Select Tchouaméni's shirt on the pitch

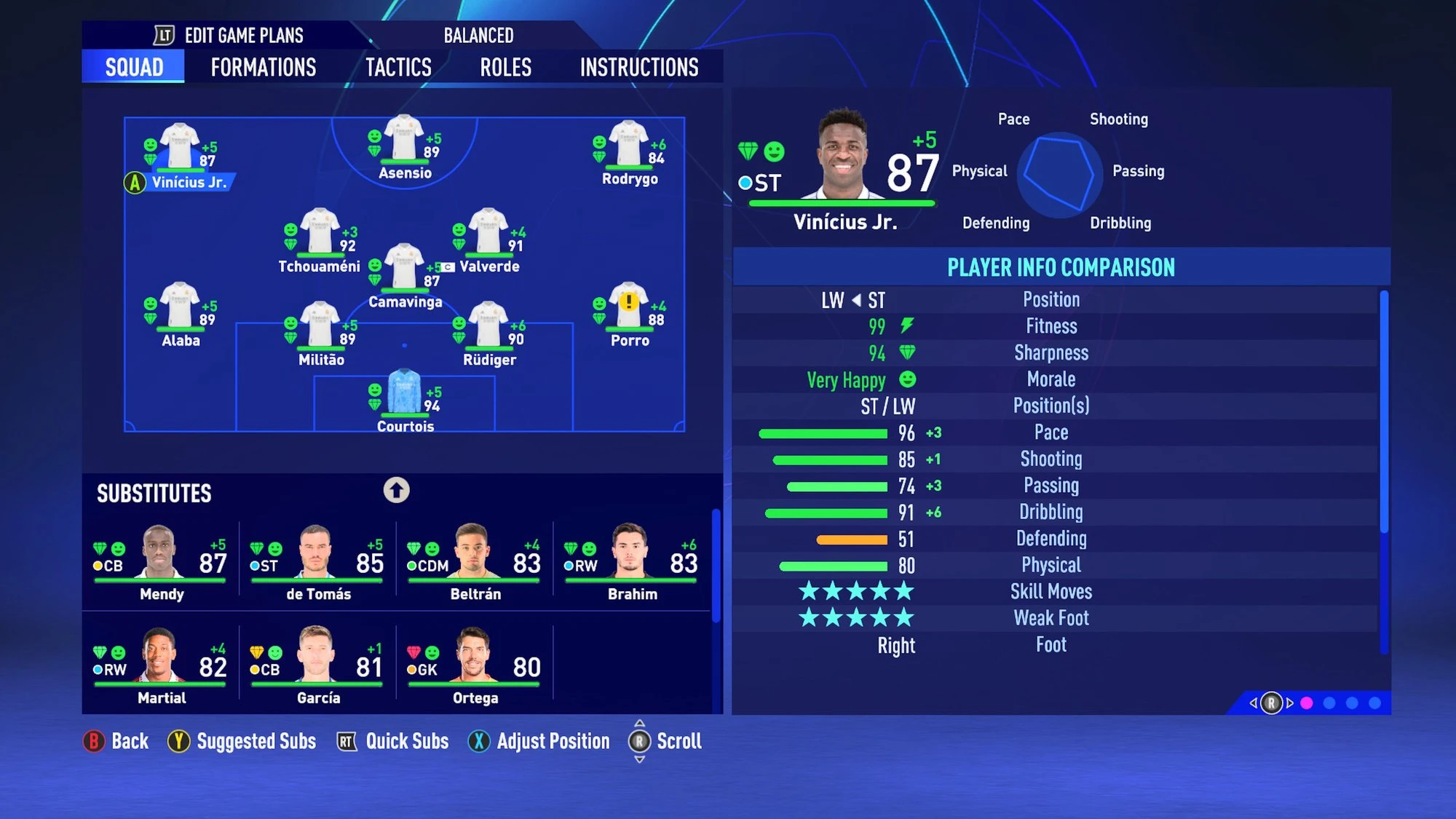320,233
